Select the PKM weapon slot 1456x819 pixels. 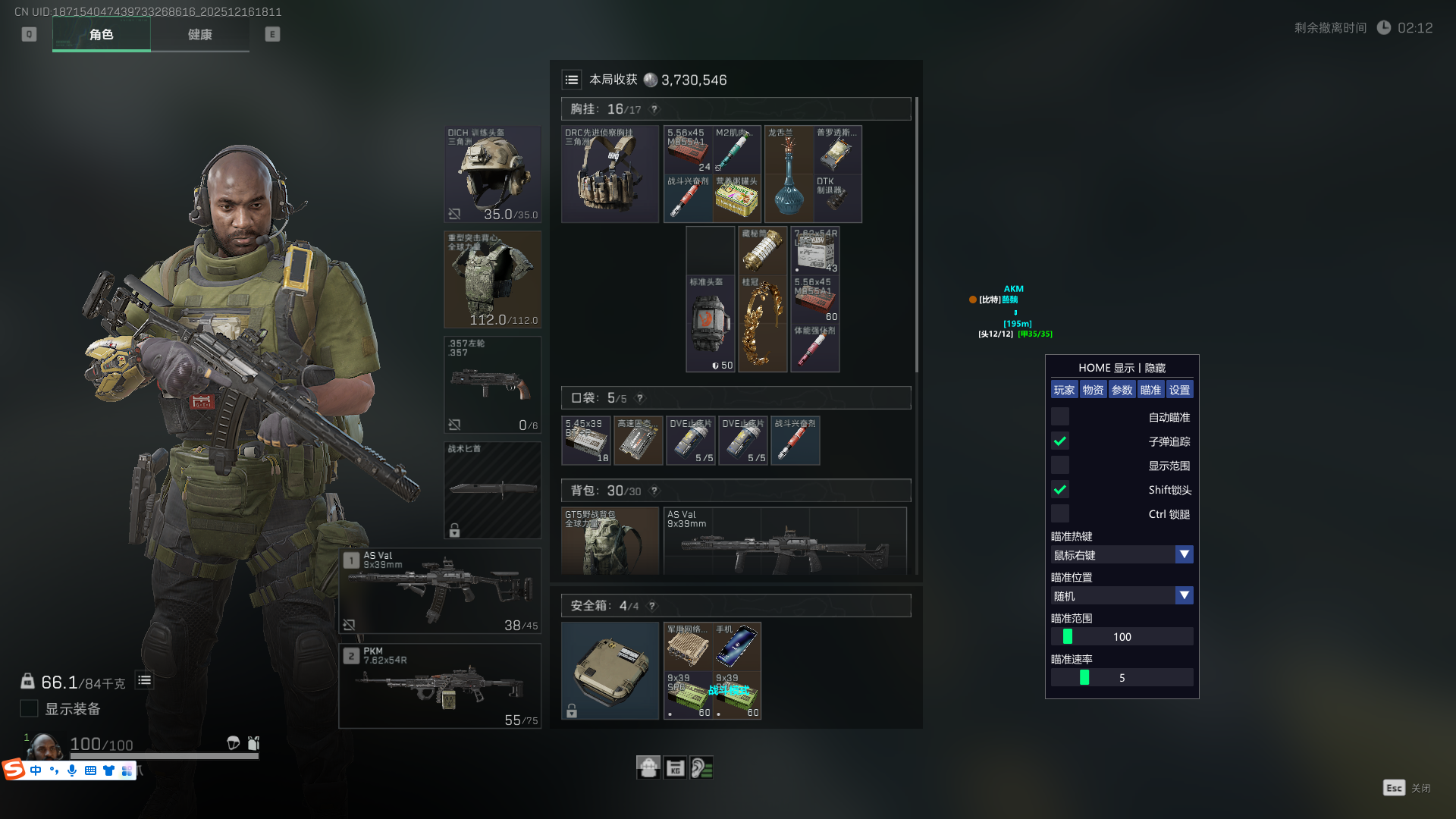coord(440,686)
